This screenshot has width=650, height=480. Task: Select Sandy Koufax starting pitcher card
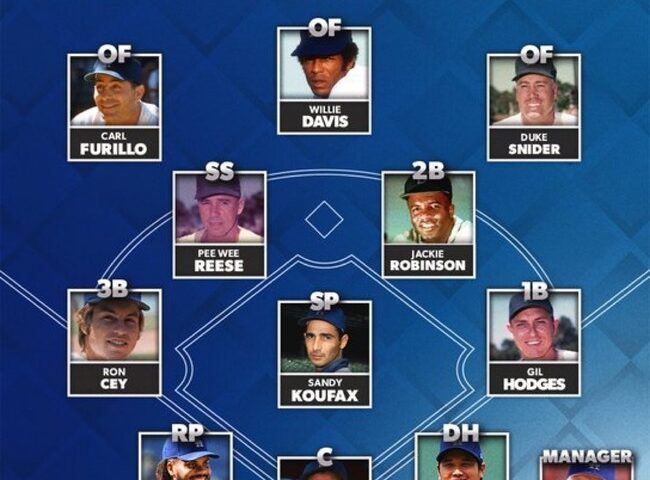point(324,354)
